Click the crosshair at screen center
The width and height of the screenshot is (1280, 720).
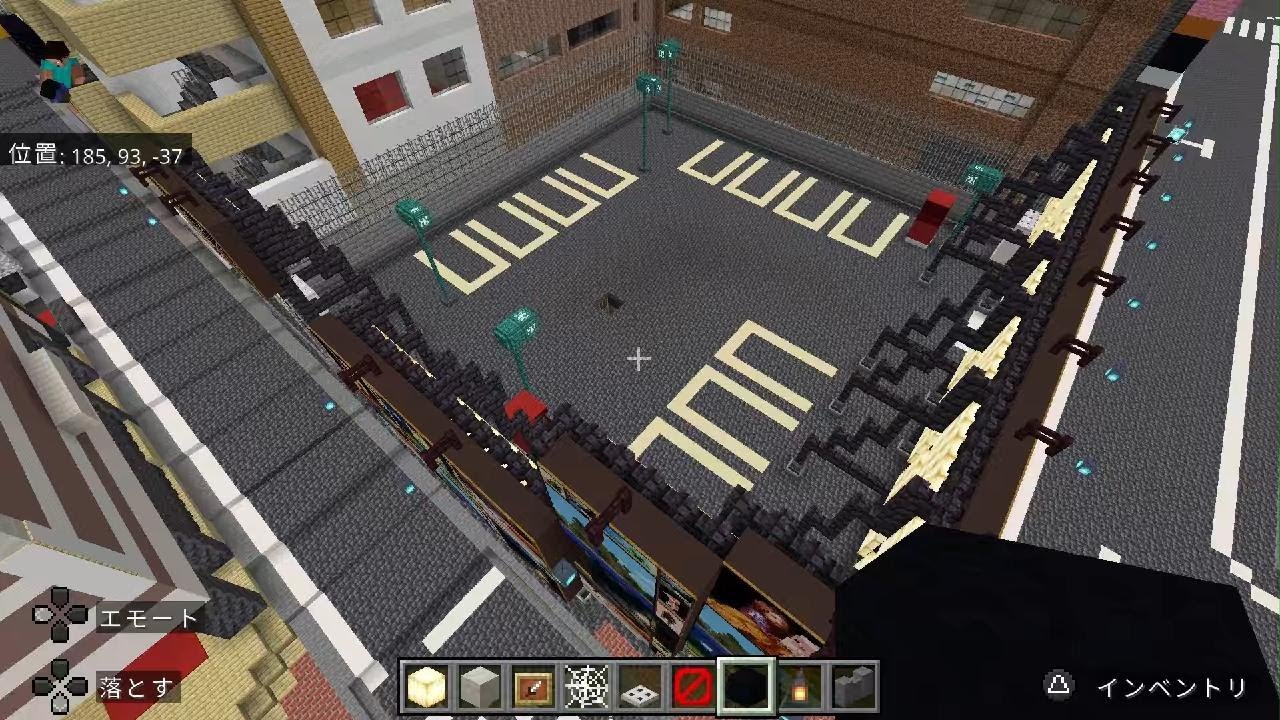(639, 358)
